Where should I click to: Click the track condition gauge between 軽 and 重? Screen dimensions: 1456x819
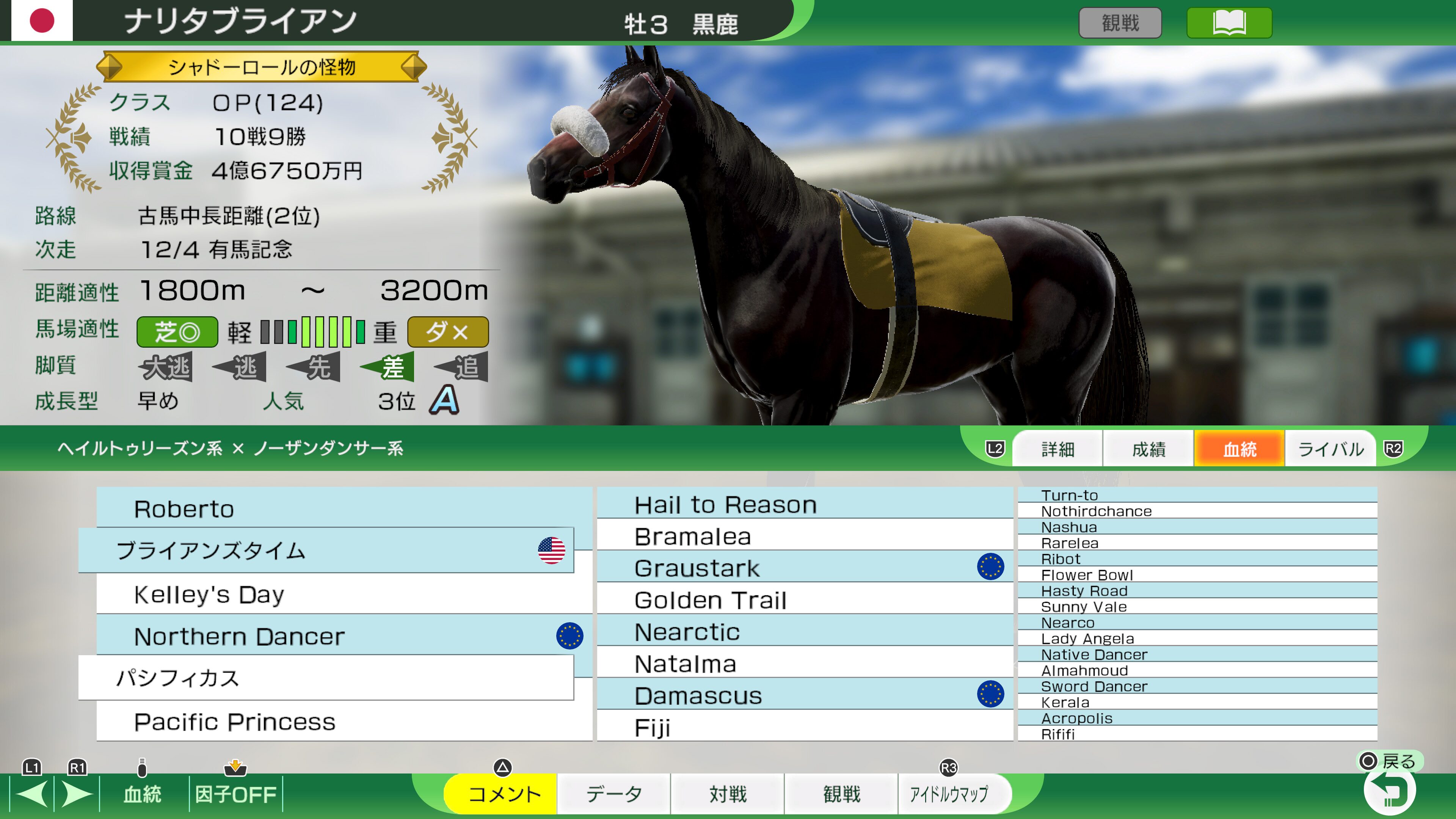(x=312, y=333)
